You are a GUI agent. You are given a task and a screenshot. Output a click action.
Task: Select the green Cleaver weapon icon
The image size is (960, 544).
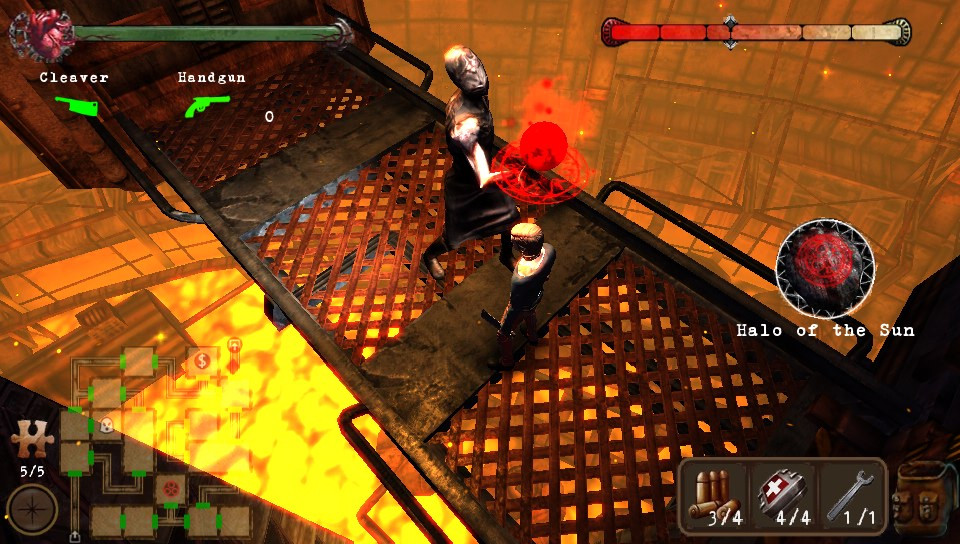click(x=73, y=105)
